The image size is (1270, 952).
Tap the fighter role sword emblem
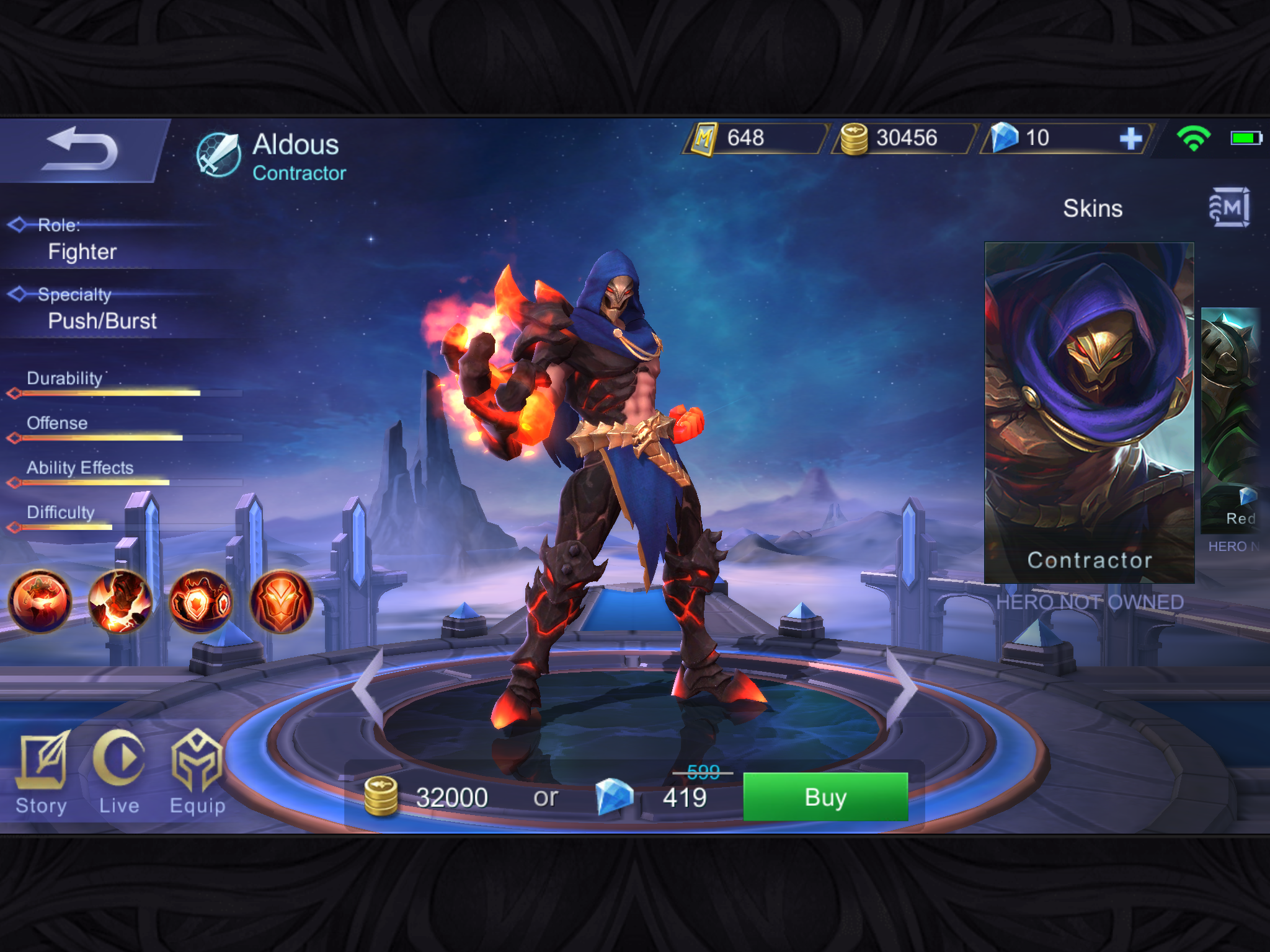click(218, 155)
